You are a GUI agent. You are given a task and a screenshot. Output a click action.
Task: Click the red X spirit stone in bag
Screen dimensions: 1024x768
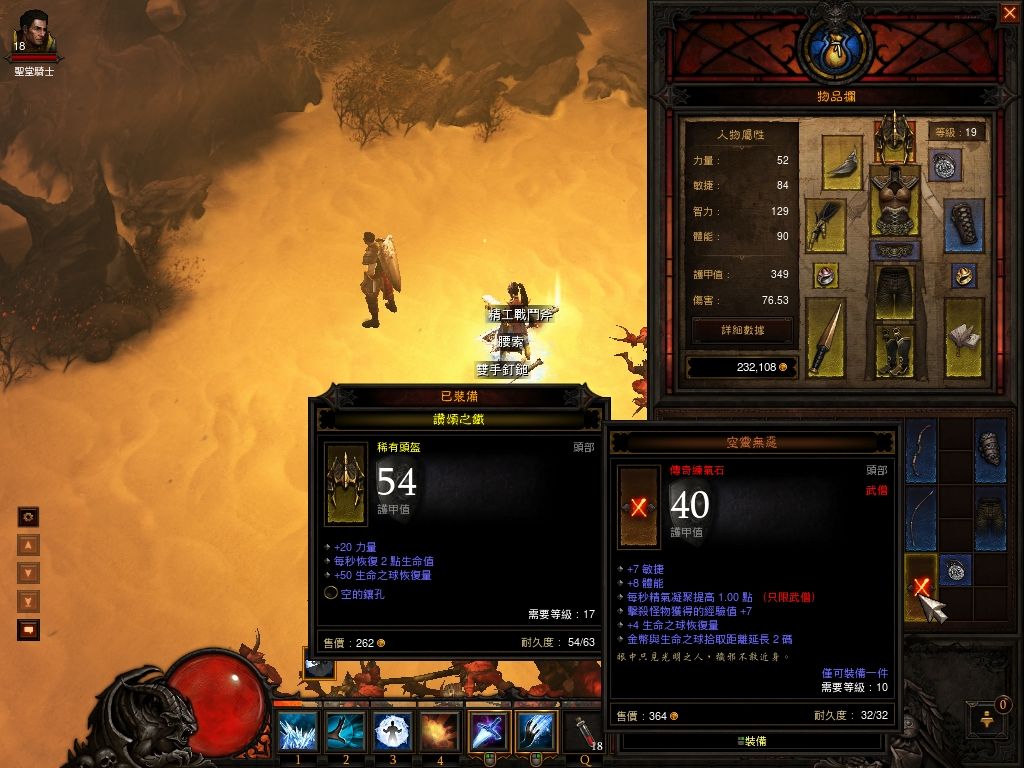pyautogui.click(x=920, y=586)
